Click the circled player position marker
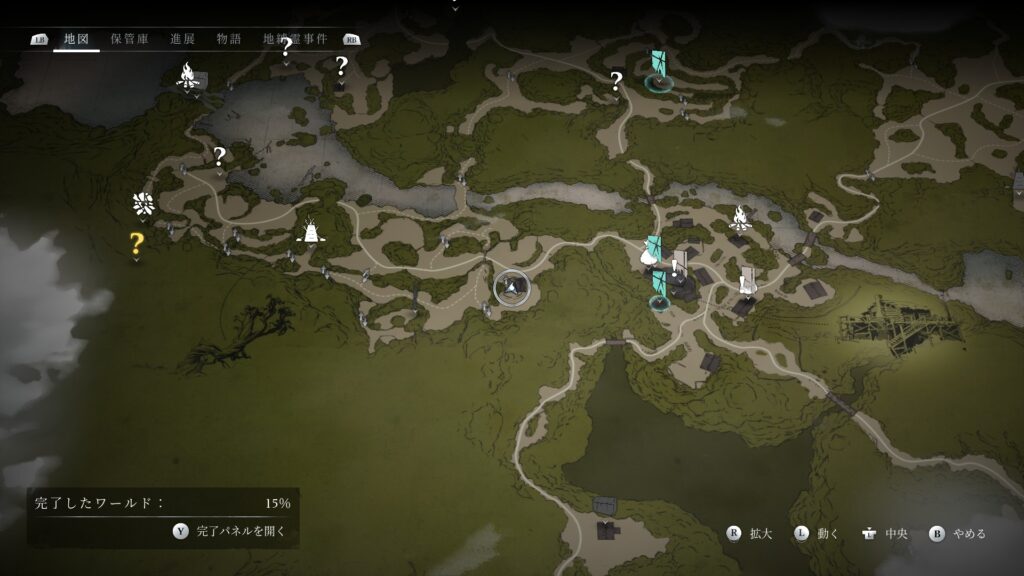 (512, 288)
